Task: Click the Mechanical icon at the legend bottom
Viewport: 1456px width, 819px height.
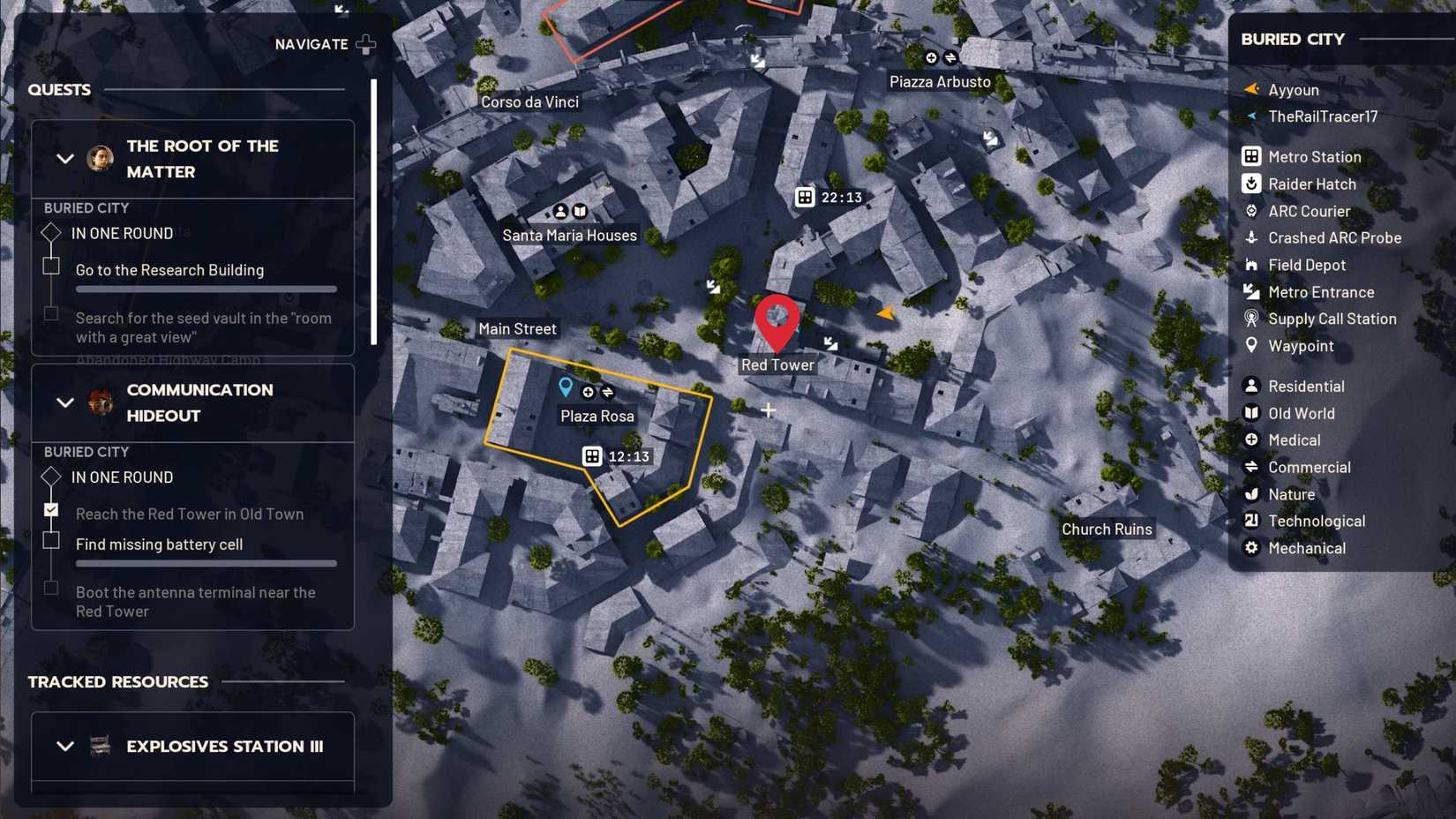Action: pyautogui.click(x=1251, y=548)
